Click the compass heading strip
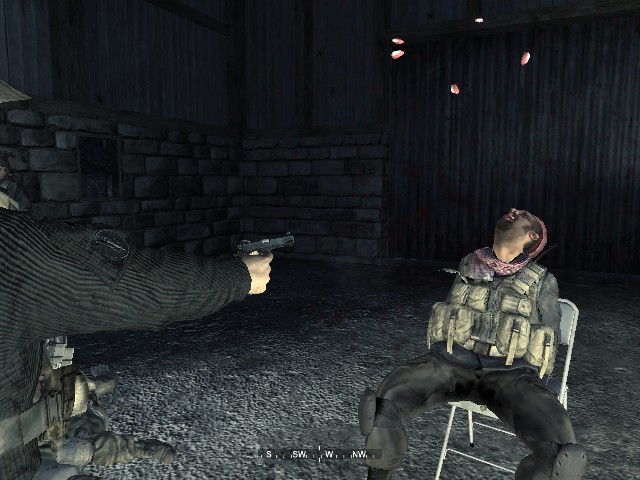 (x=319, y=454)
